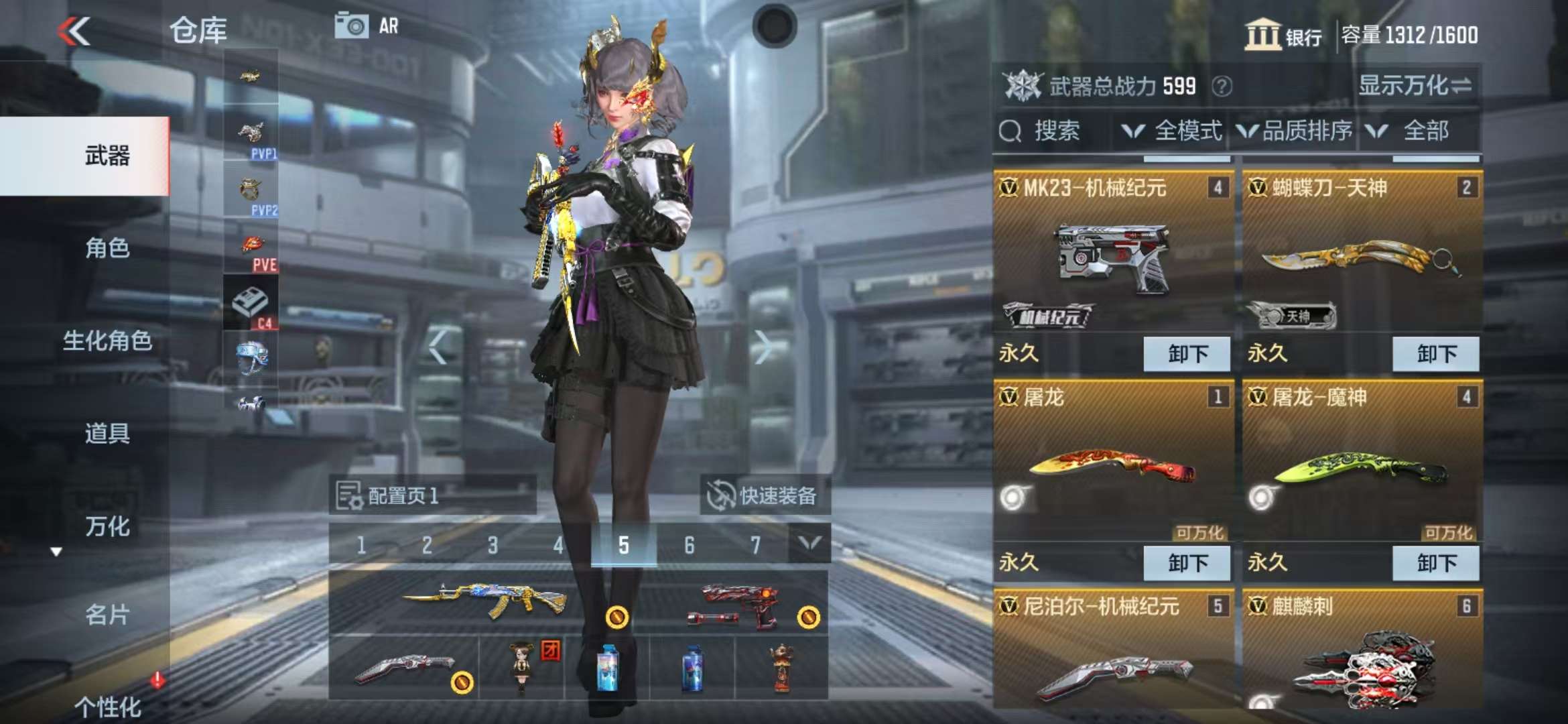
Task: Open the 配置页1 loadout page selector
Action: [432, 496]
